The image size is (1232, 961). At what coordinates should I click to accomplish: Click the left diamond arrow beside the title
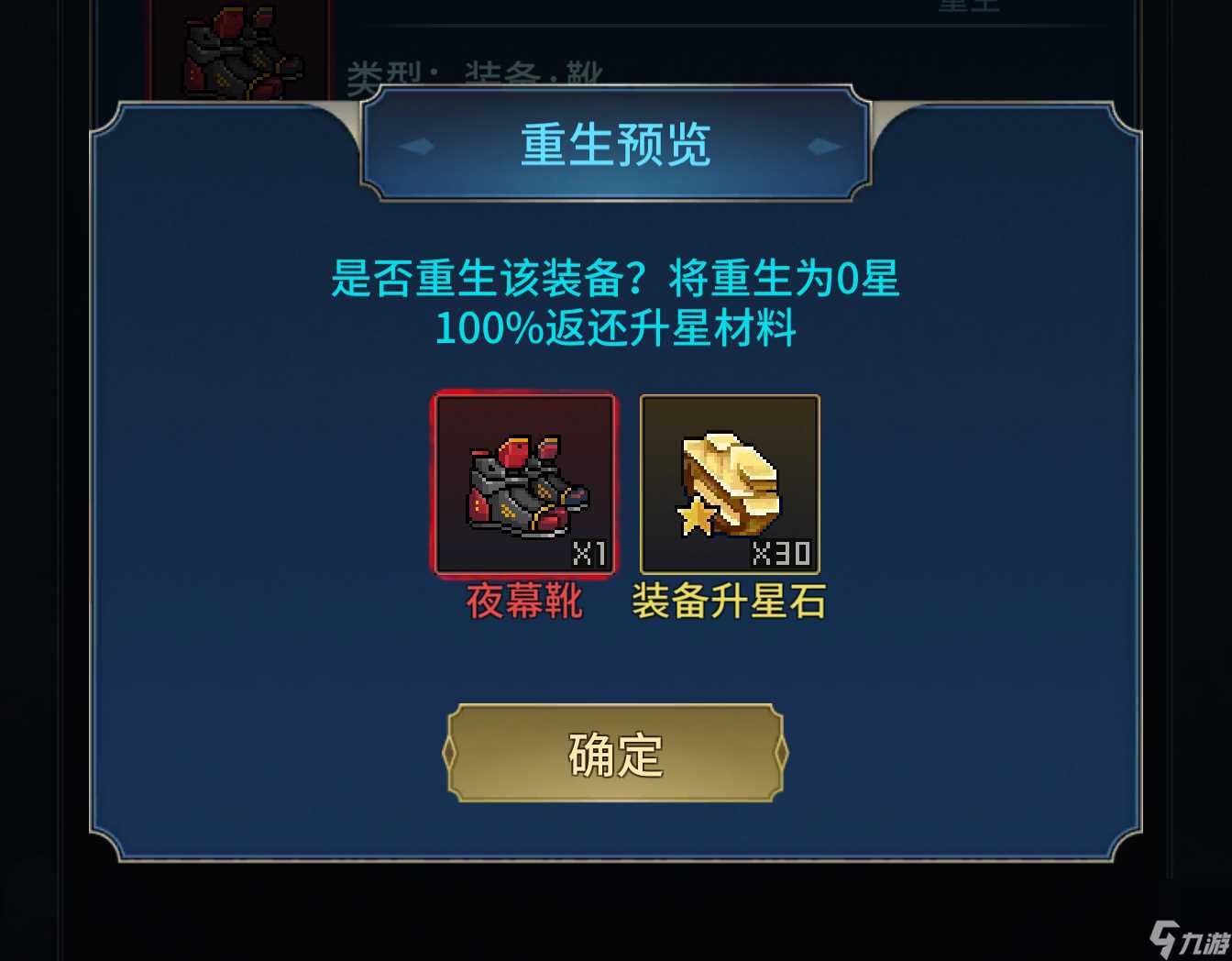(417, 145)
